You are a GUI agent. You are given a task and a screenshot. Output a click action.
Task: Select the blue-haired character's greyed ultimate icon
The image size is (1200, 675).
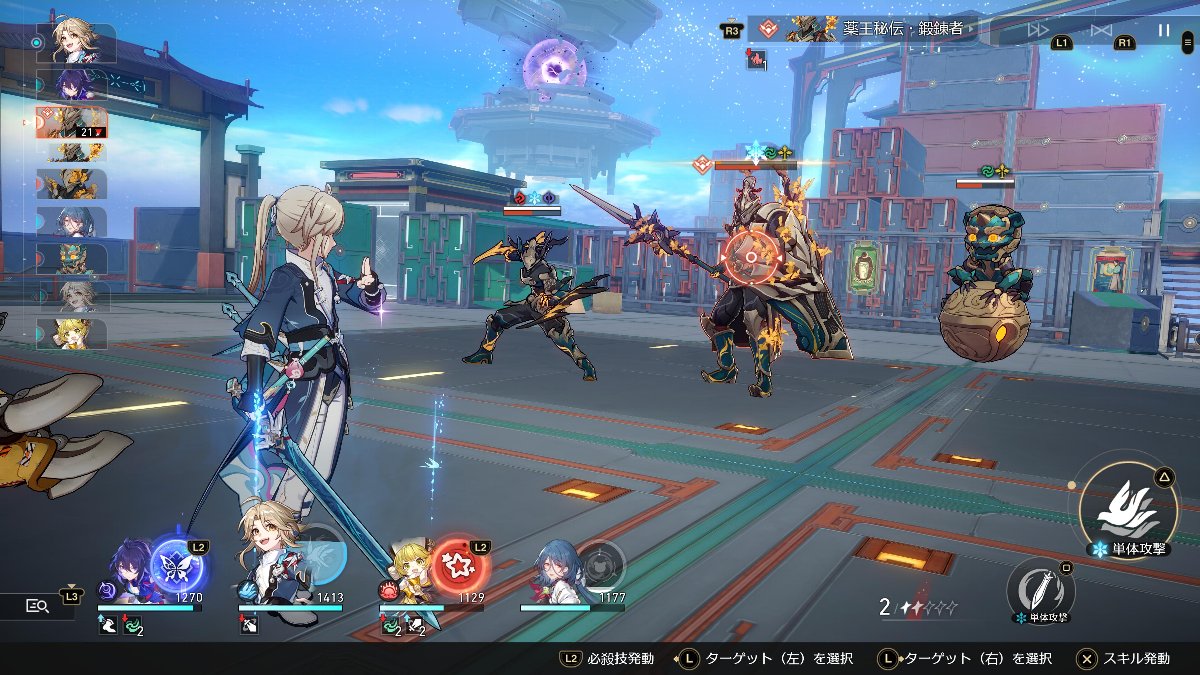(x=601, y=566)
